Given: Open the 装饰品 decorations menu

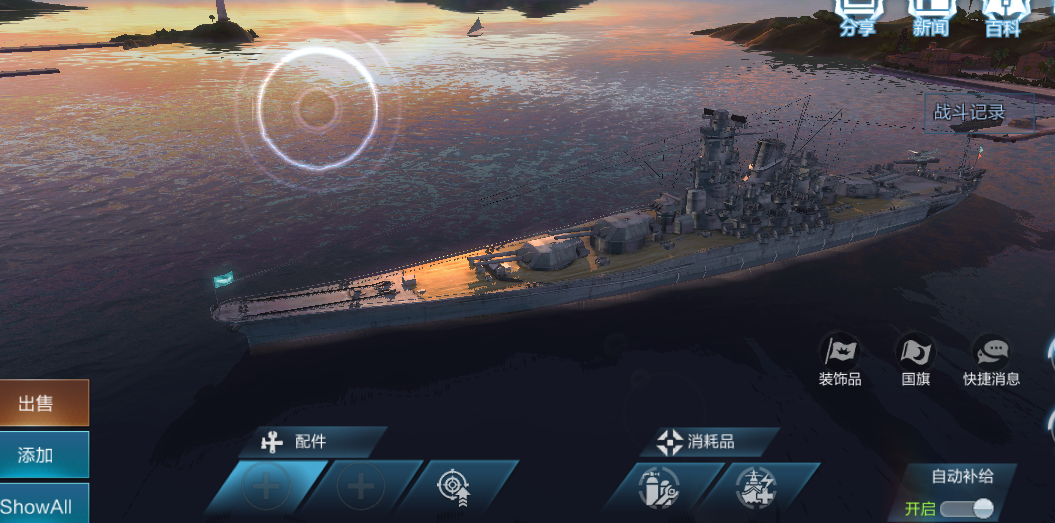Looking at the screenshot, I should (x=840, y=359).
